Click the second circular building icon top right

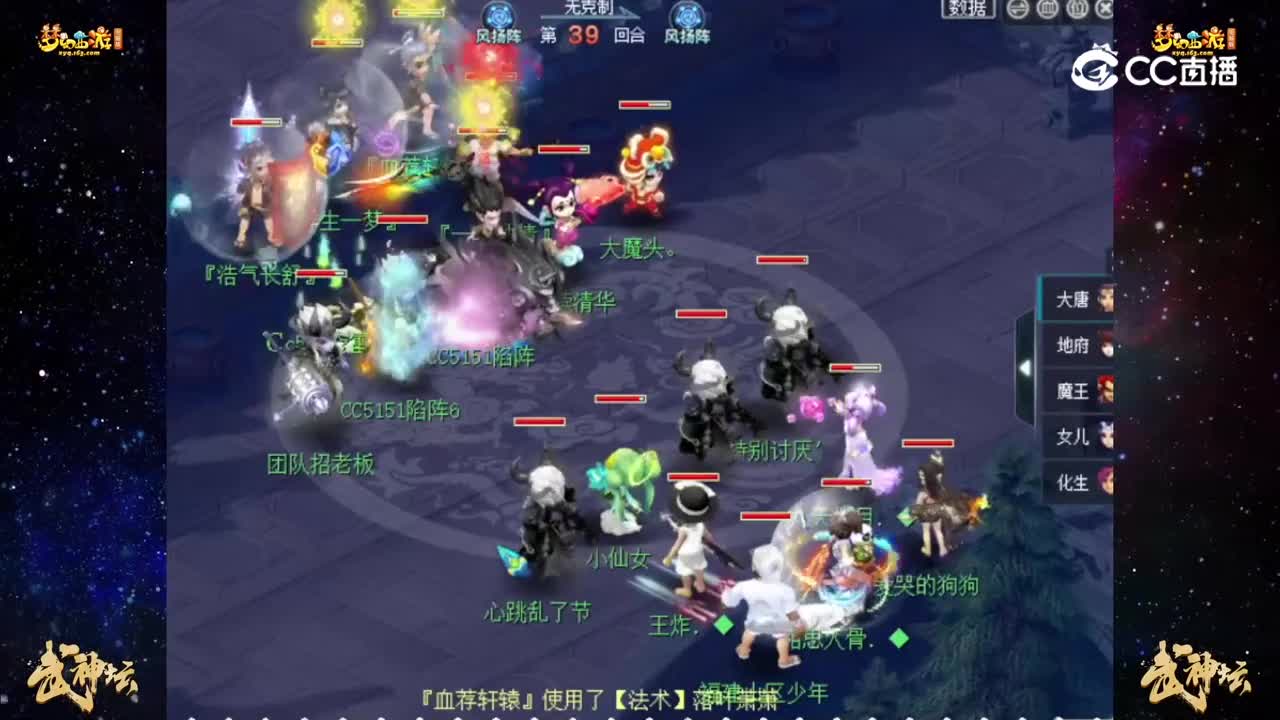tap(1076, 9)
